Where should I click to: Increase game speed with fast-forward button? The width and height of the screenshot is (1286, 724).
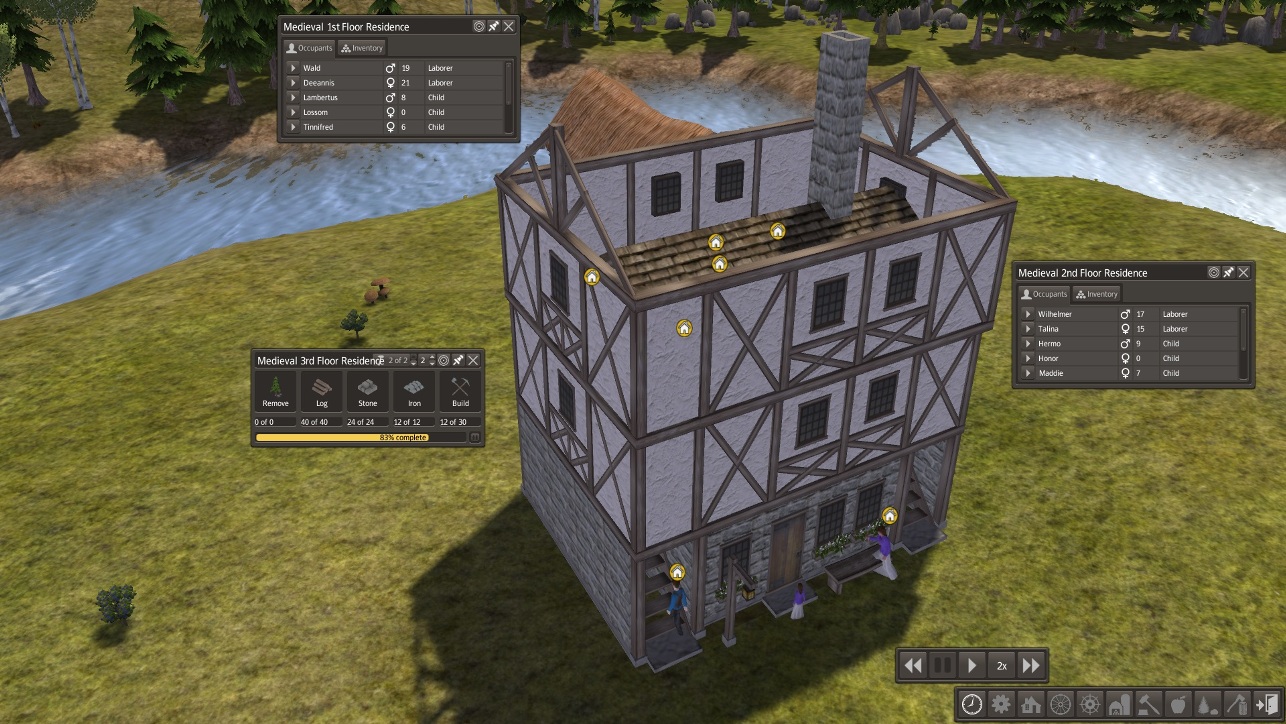[1031, 665]
